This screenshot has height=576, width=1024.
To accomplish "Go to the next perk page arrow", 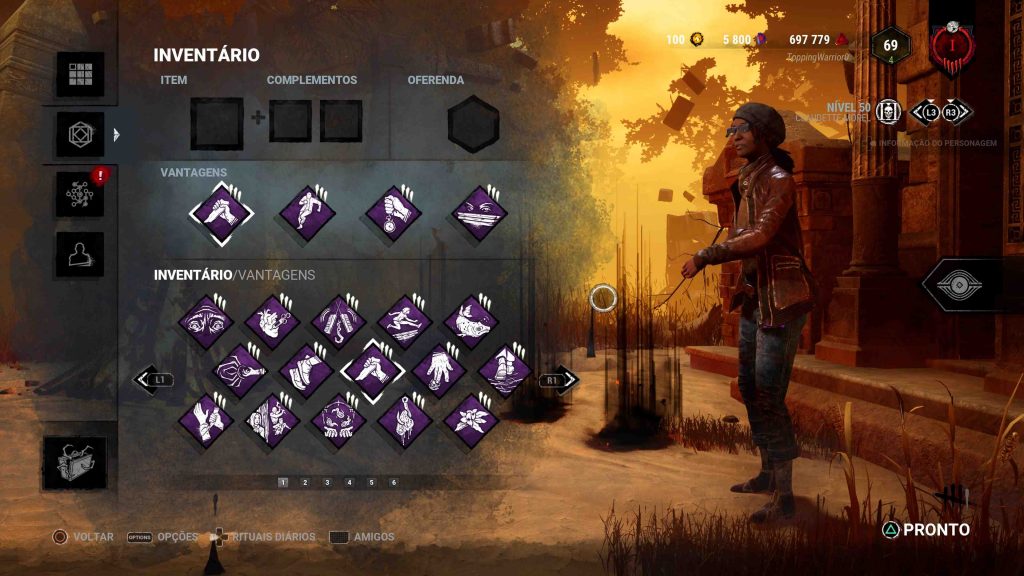I will (558, 380).
